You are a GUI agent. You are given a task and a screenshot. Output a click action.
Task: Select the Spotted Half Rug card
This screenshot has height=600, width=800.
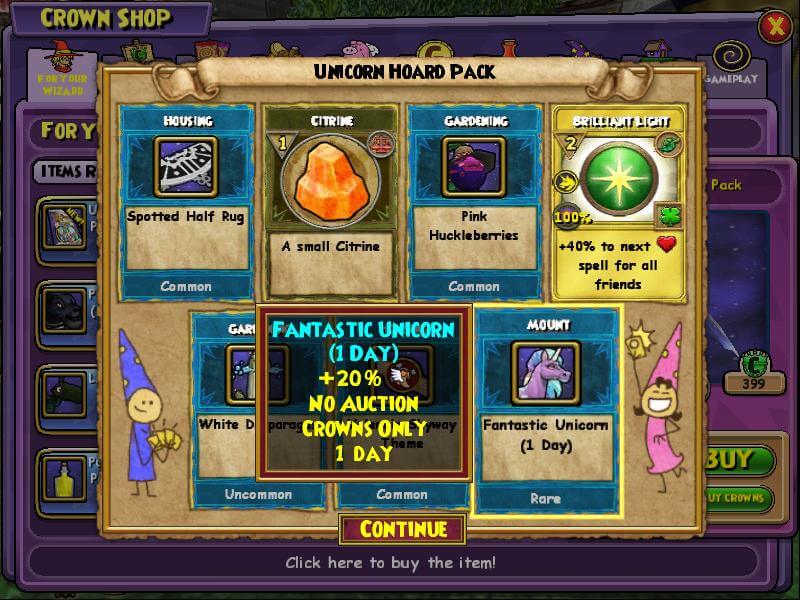click(187, 200)
